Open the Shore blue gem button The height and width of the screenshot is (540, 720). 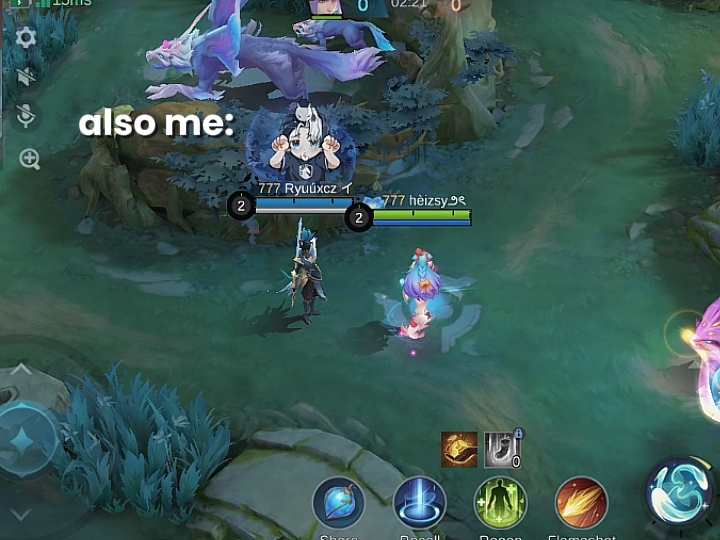tap(338, 502)
